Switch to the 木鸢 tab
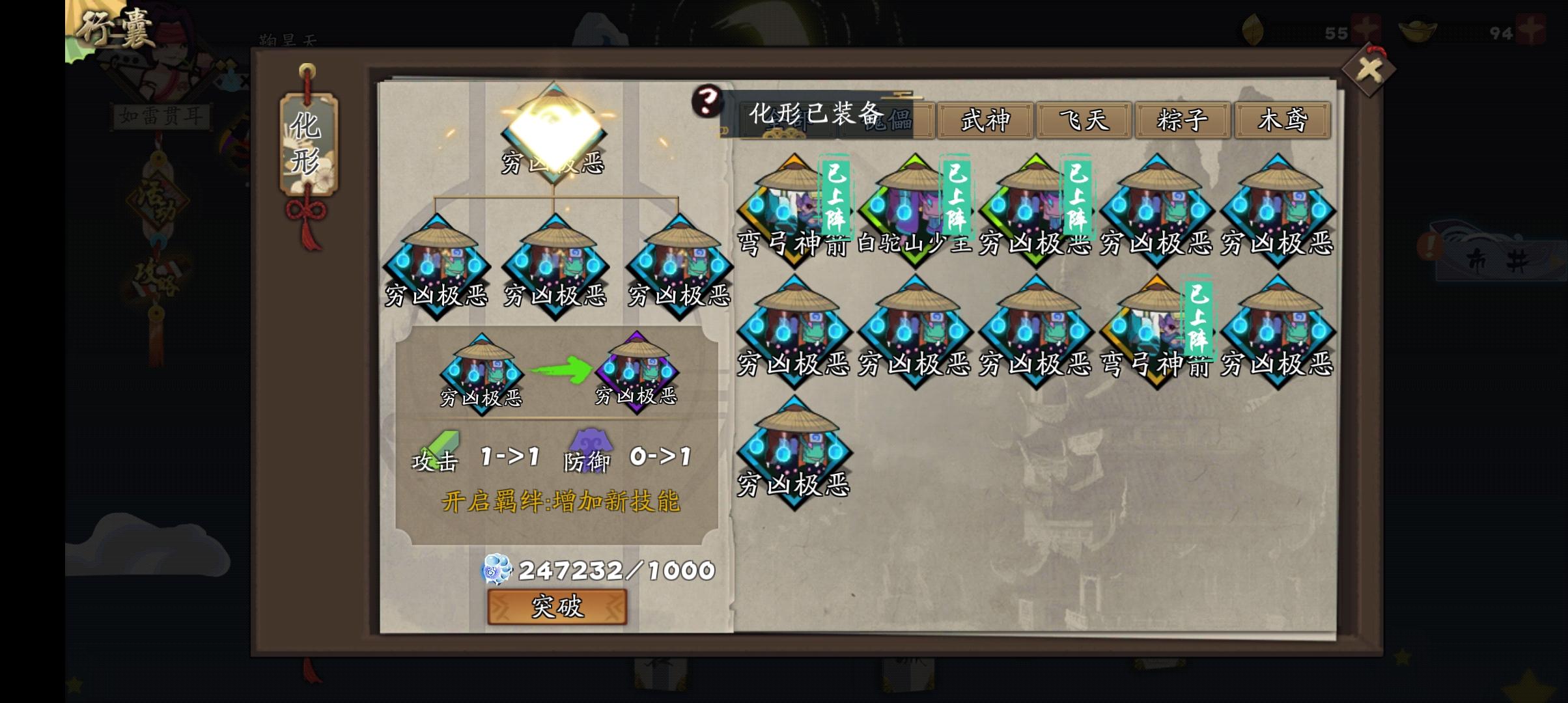Screen dimensions: 1568x703 coord(1283,120)
